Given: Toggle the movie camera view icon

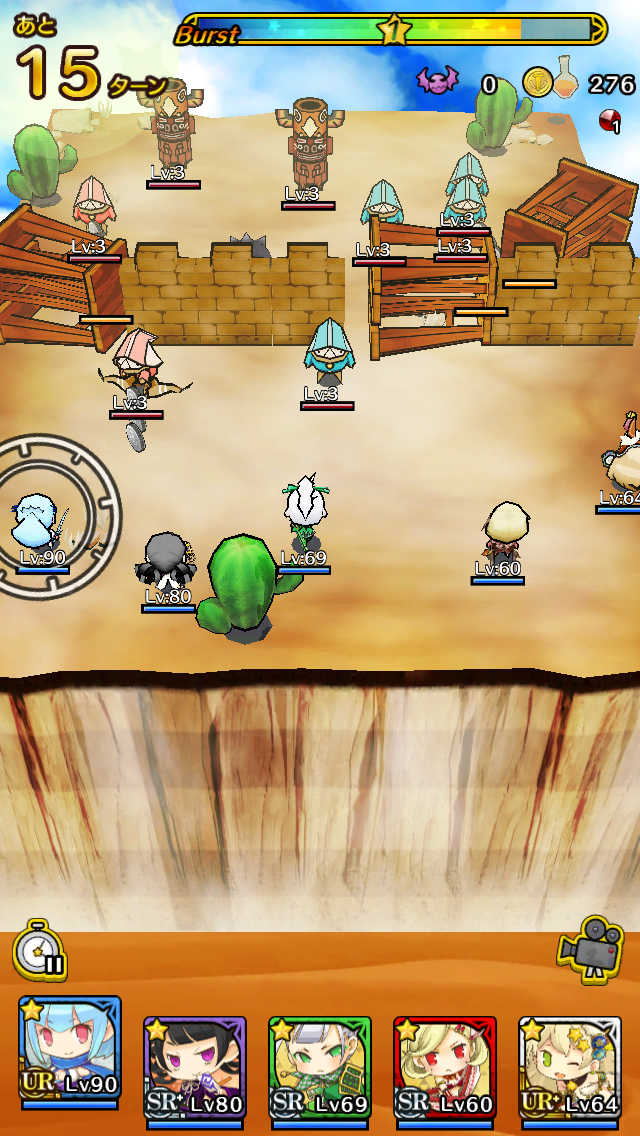Looking at the screenshot, I should (590, 945).
